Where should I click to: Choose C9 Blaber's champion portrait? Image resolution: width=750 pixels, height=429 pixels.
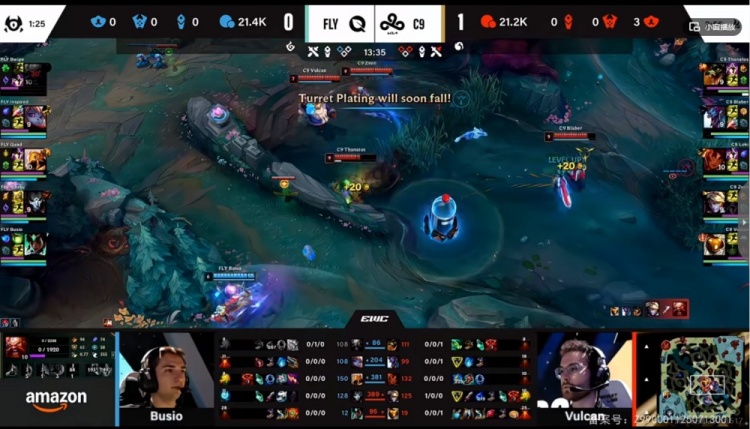coord(713,117)
